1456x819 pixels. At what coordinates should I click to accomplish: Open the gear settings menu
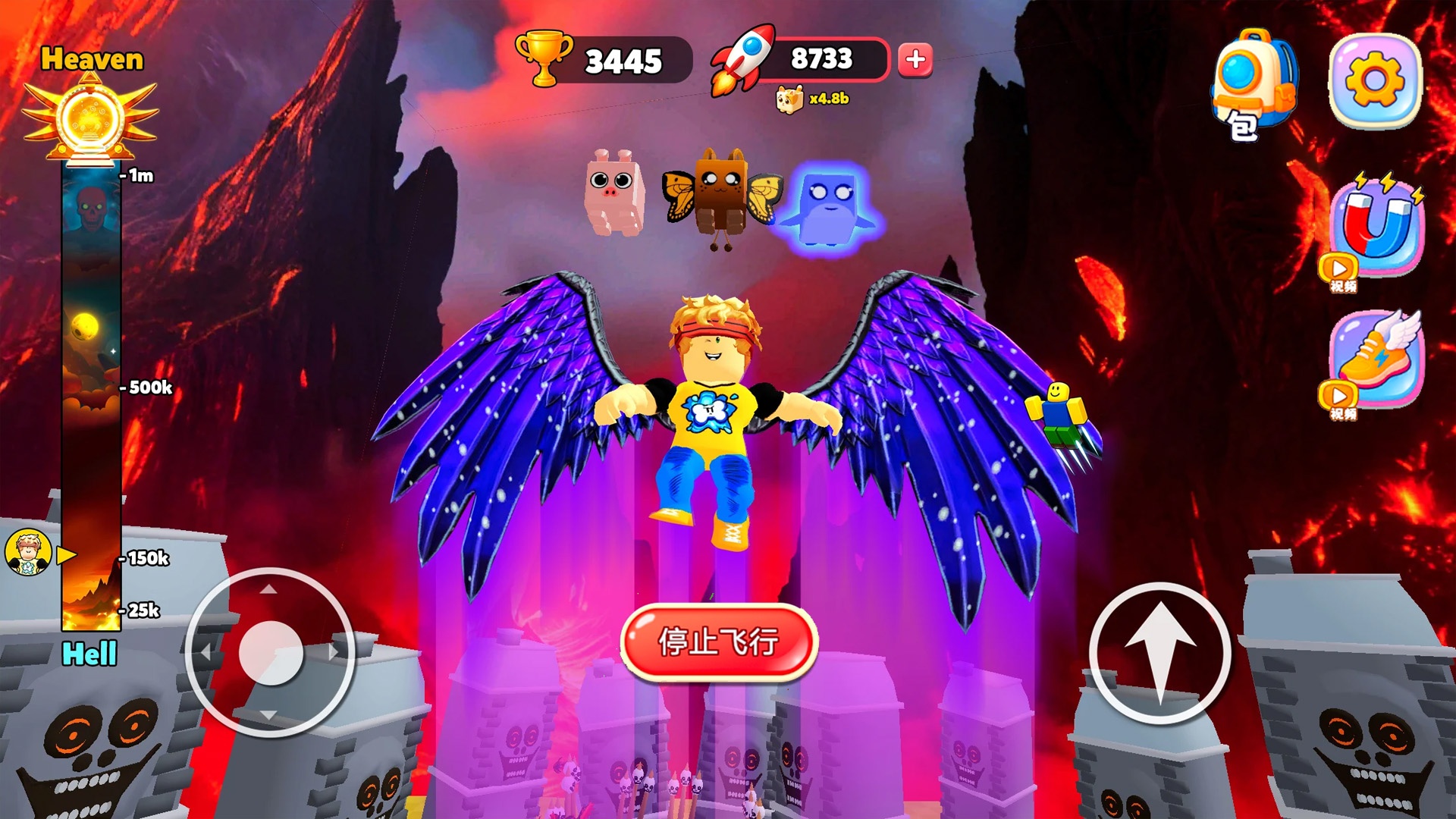pos(1375,80)
